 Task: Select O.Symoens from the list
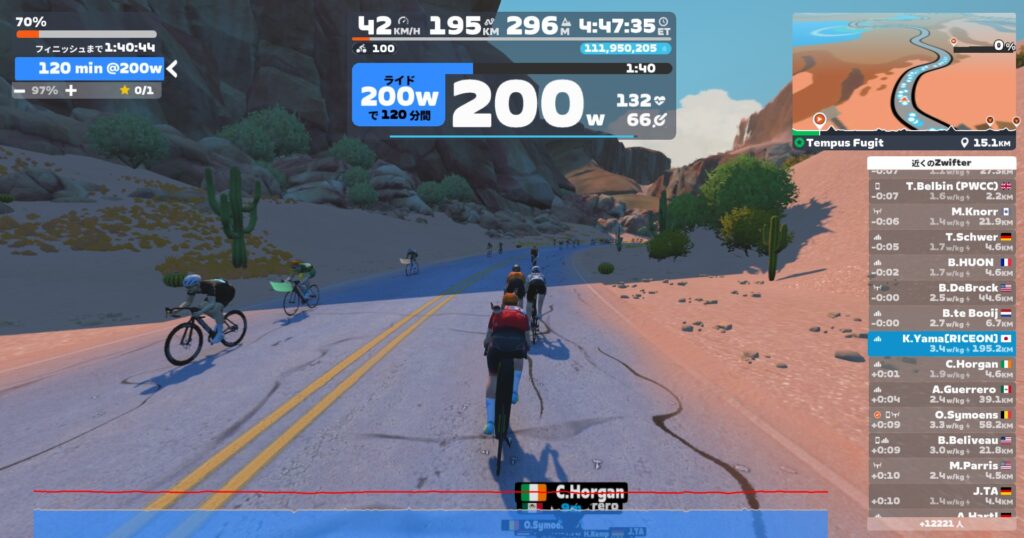pos(941,419)
